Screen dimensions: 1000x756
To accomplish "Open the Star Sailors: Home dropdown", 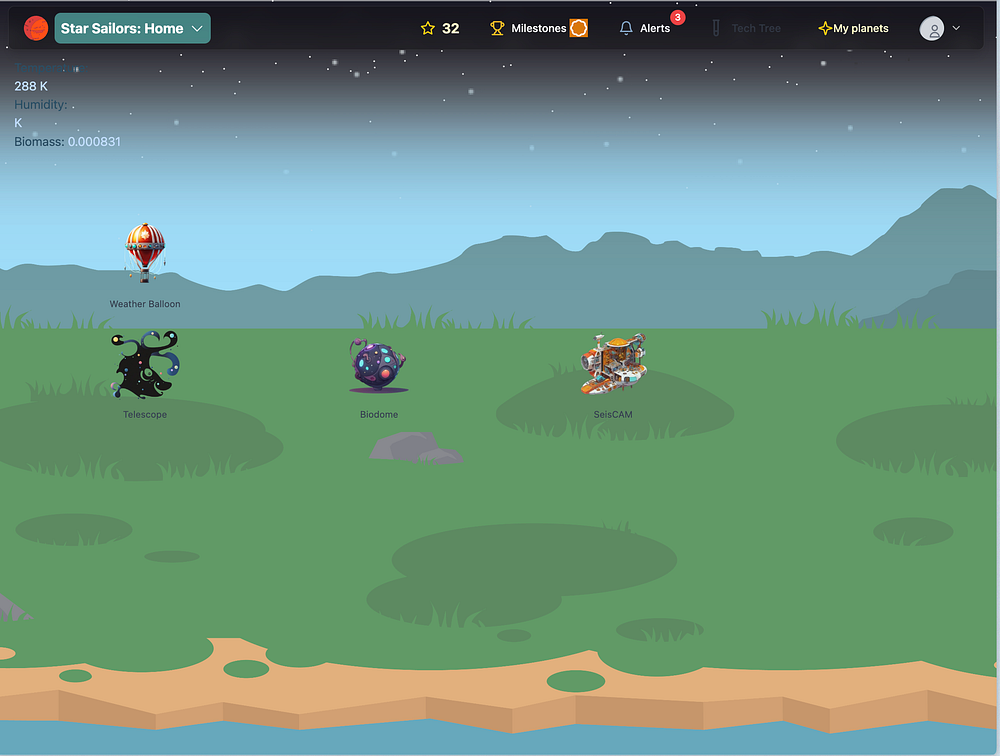I will (132, 29).
